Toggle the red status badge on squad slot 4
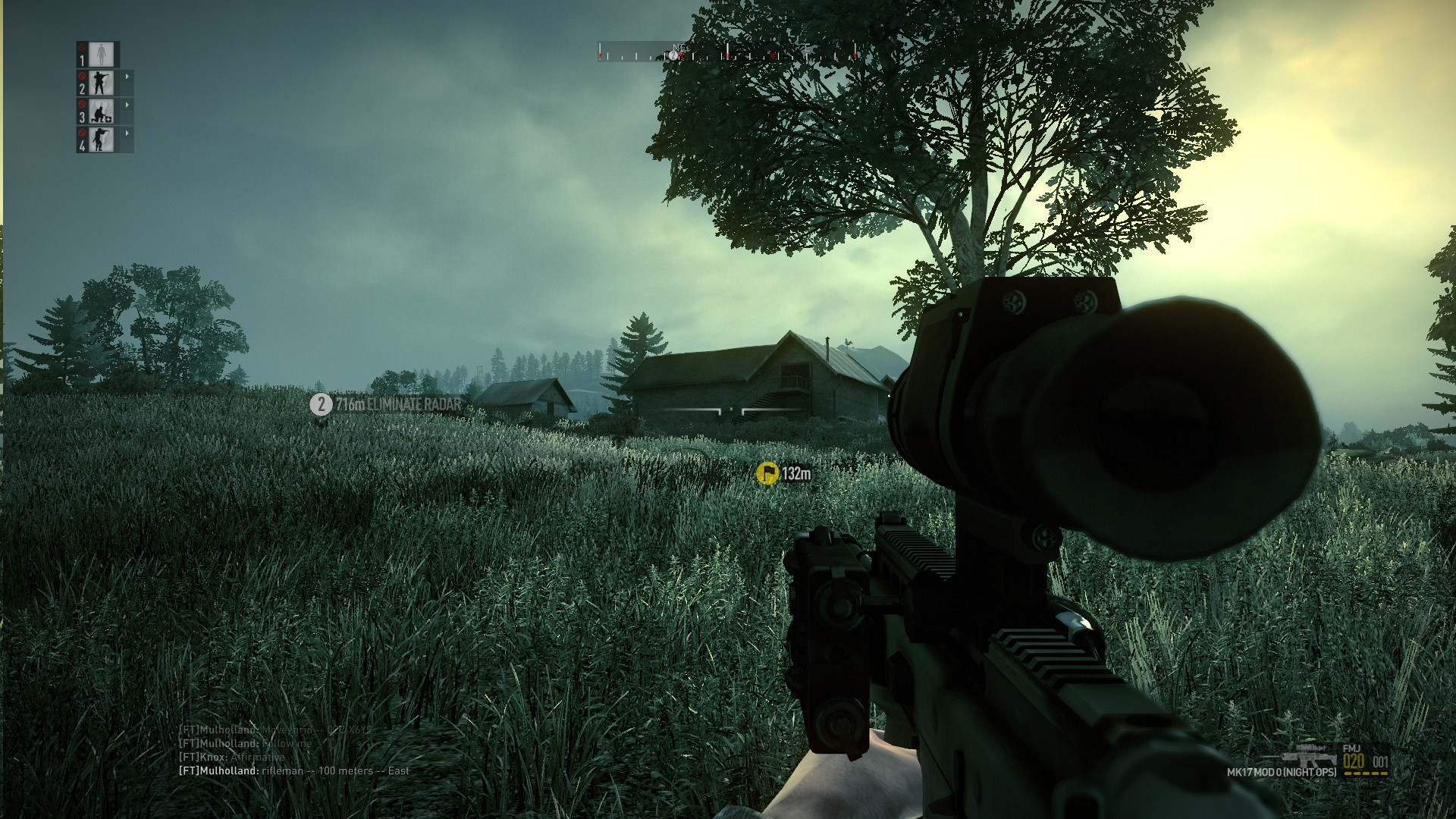Screen dimensions: 1456x819 click(81, 133)
